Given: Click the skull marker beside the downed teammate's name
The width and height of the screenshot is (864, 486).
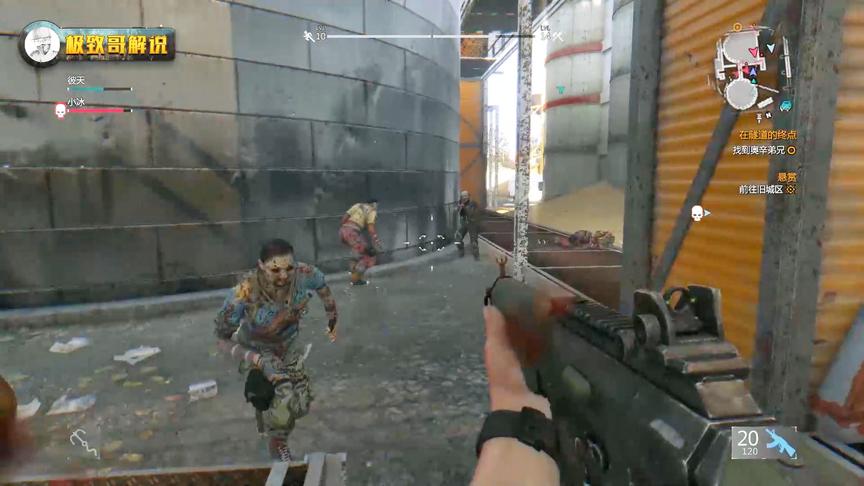Looking at the screenshot, I should (60, 109).
